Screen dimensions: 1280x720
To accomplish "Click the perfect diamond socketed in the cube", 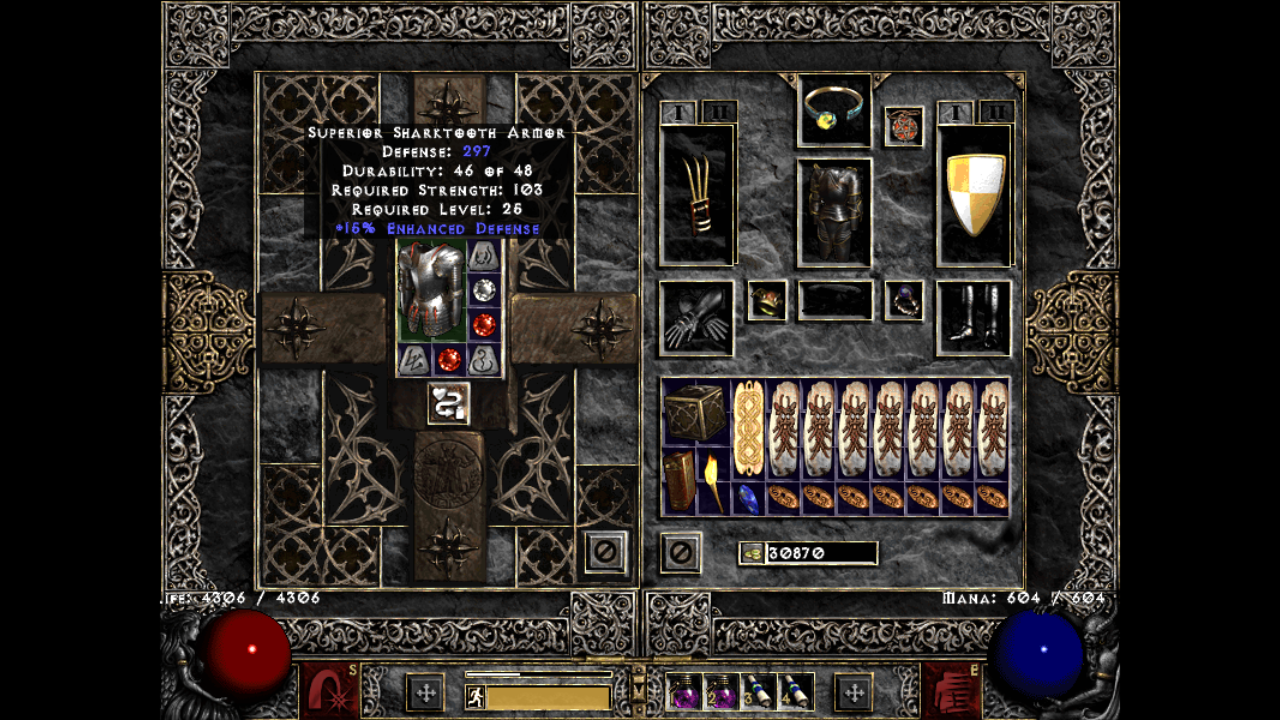I will 483,289.
